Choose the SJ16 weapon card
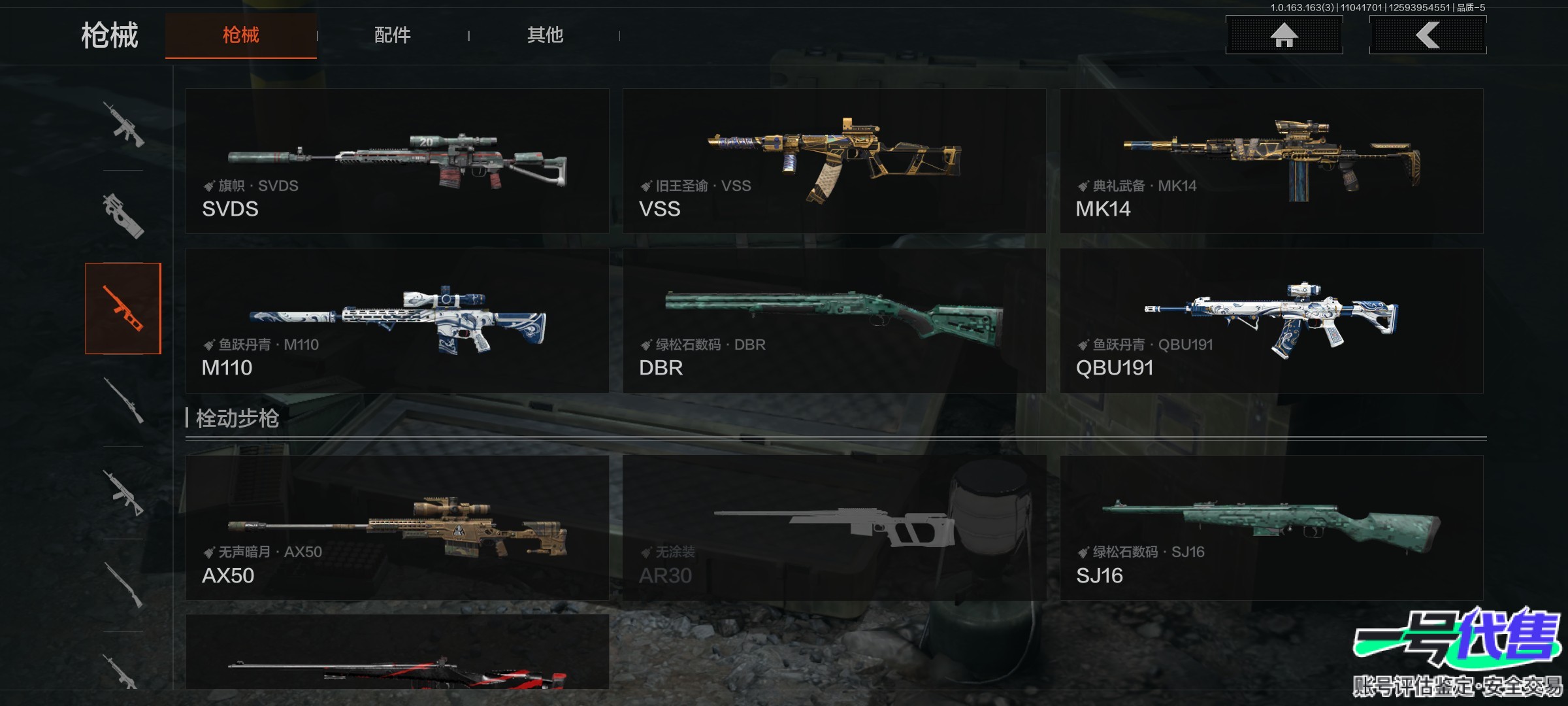The height and width of the screenshot is (706, 1568). 1271,528
